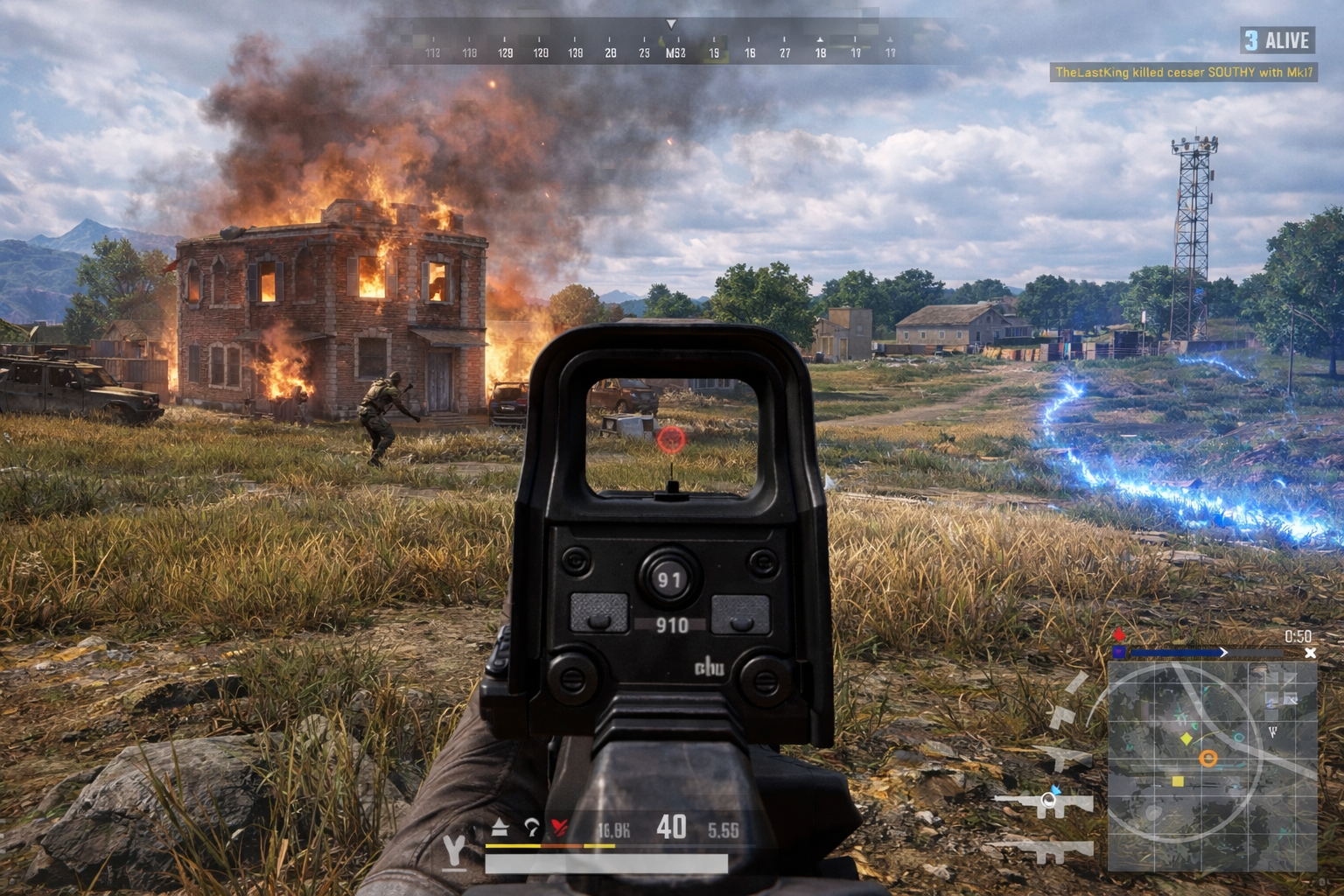Click the ammo count 40 display
This screenshot has height=896, width=1344.
click(670, 825)
